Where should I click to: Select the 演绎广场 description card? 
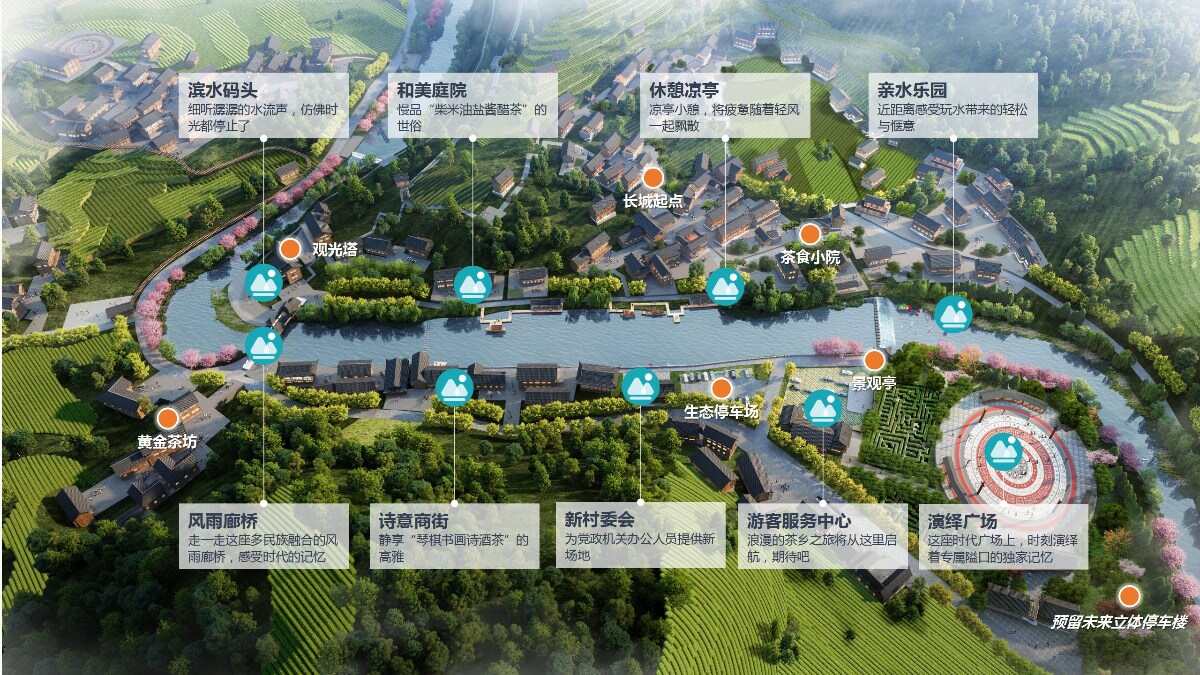(1003, 536)
